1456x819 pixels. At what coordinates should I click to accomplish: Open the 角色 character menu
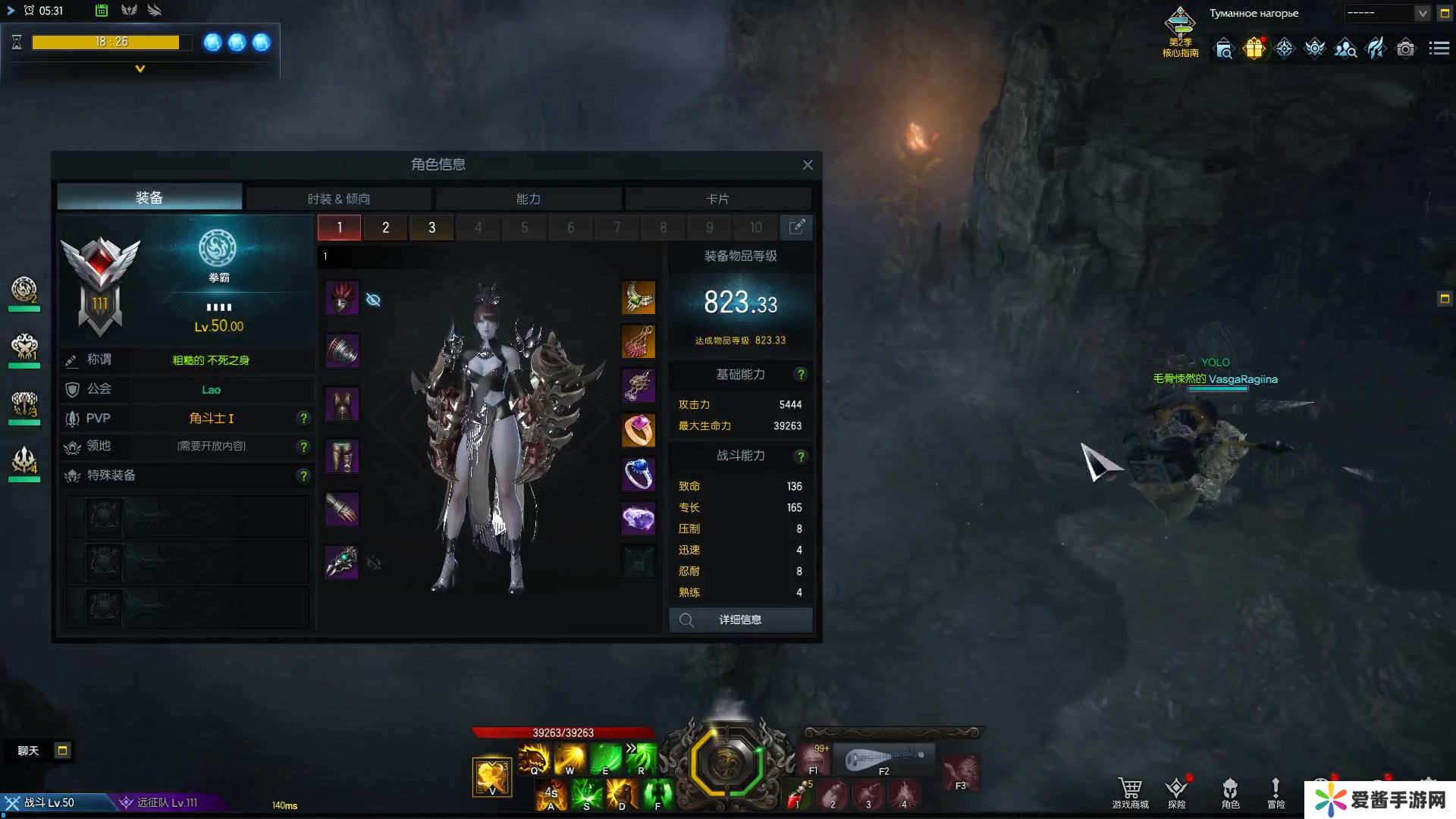[1230, 792]
